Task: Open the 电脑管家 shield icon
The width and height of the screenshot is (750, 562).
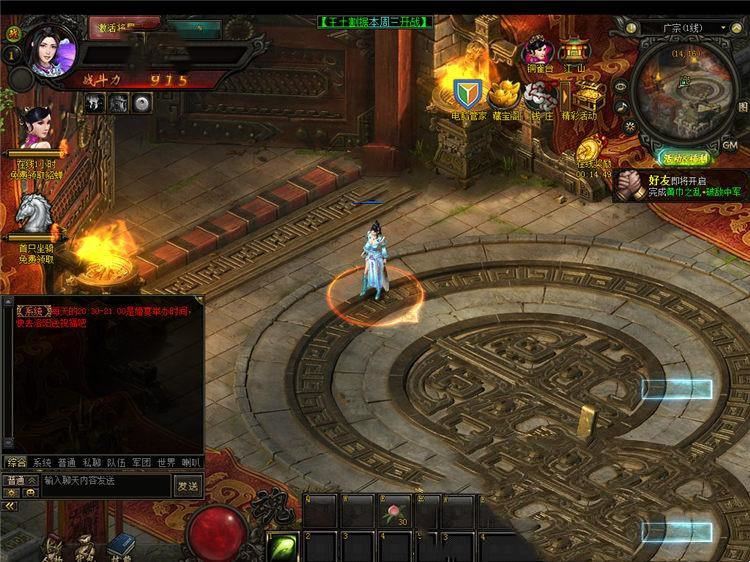Action: coord(467,95)
